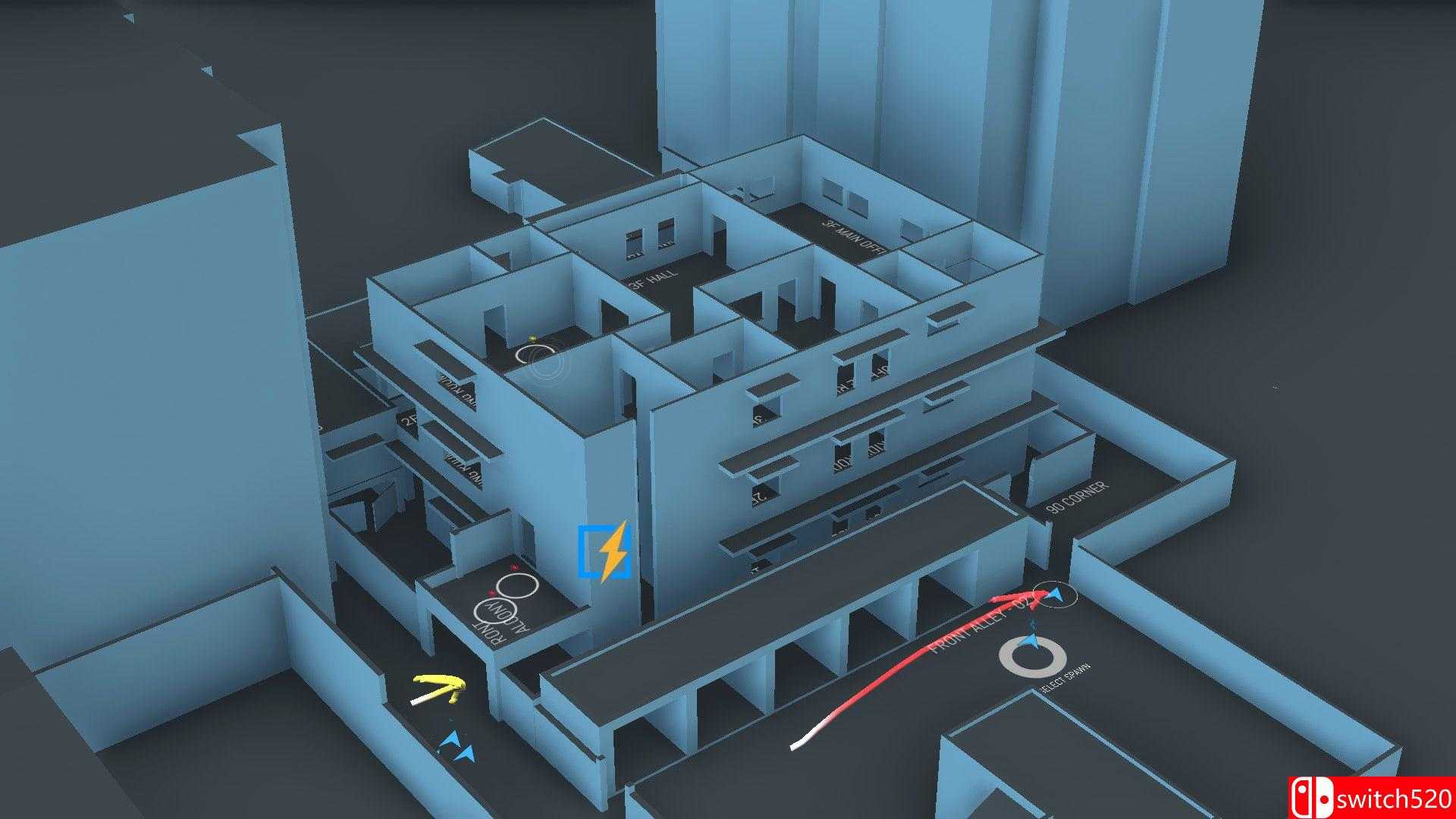The image size is (1456, 819).
Task: Toggle the lower Front Balcony spawn circle
Action: [495, 611]
